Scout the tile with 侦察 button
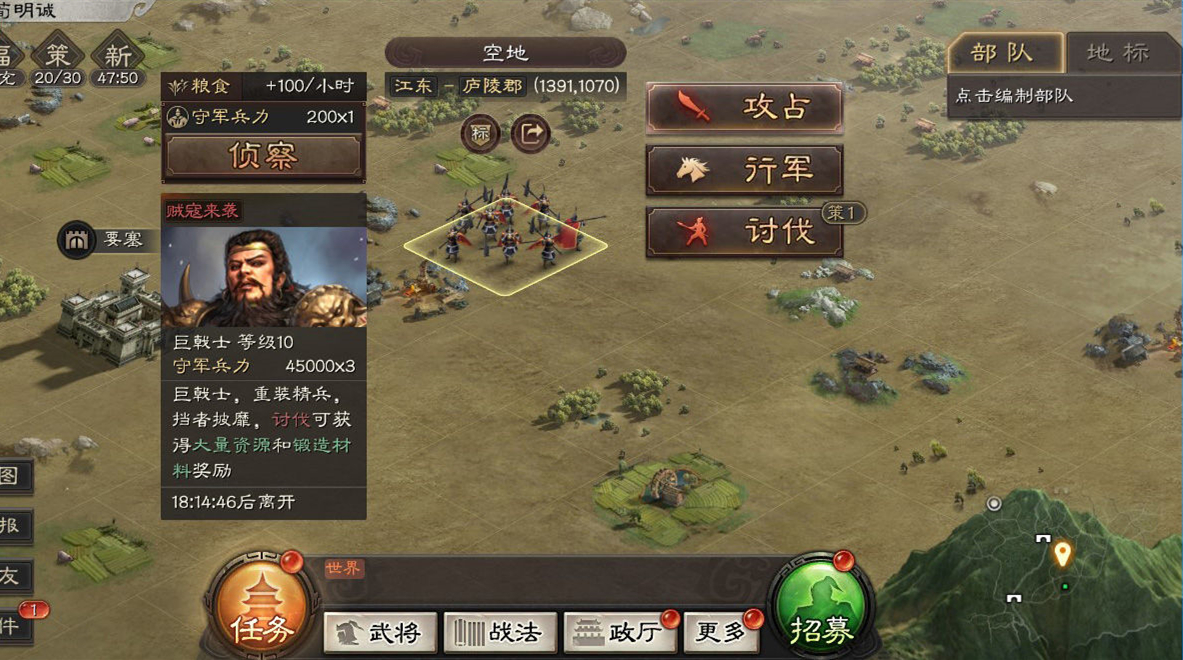 [263, 156]
